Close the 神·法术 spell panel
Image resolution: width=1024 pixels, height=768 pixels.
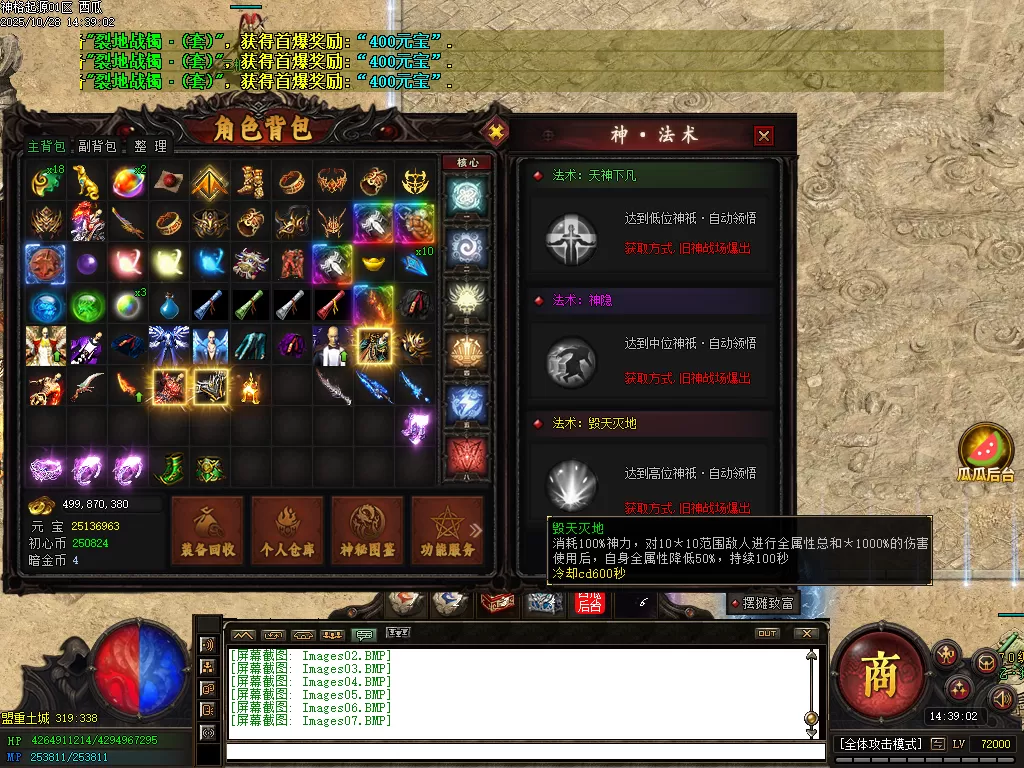(764, 136)
